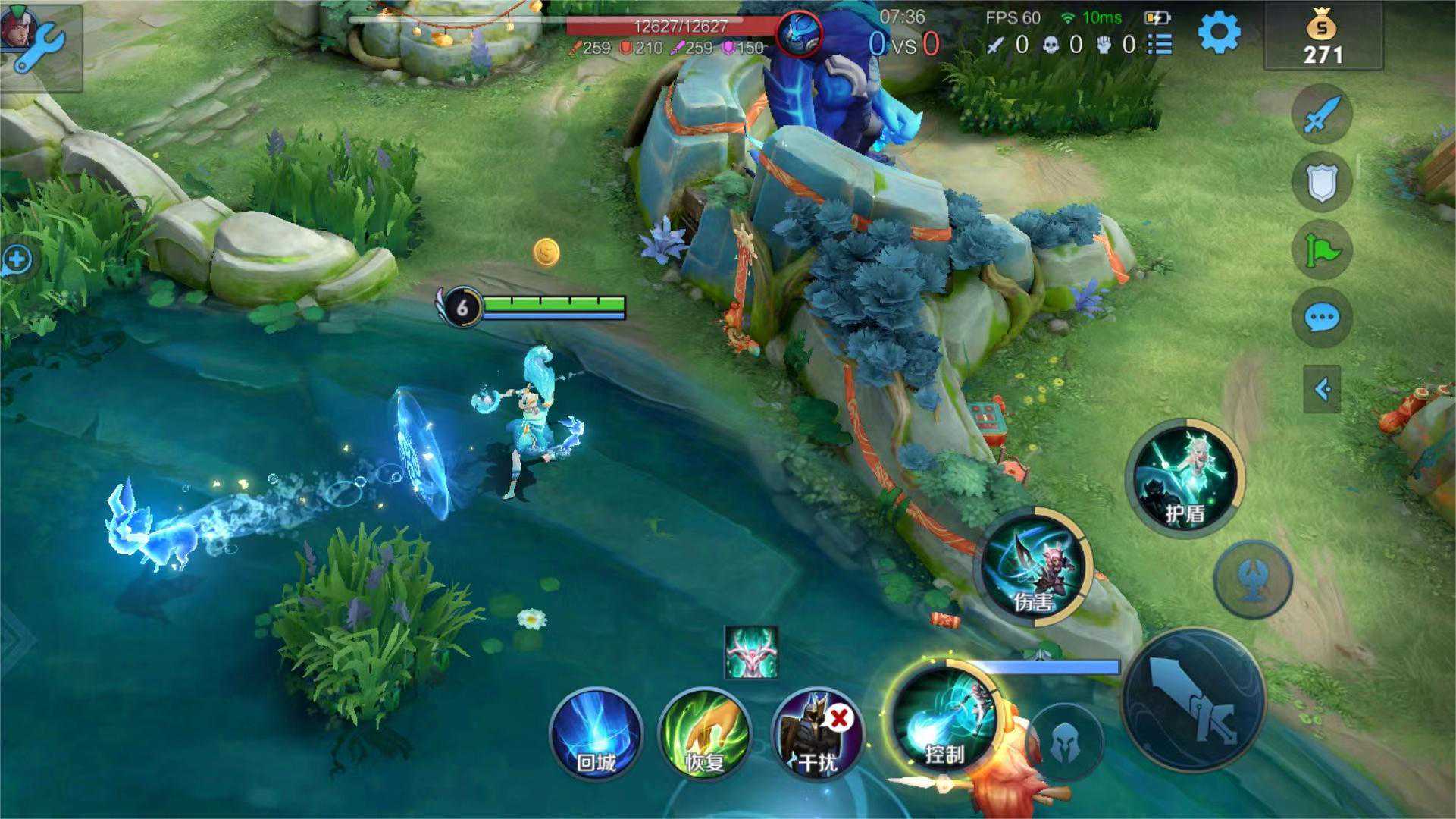
Task: Expand the round plus button
Action: (x=16, y=260)
